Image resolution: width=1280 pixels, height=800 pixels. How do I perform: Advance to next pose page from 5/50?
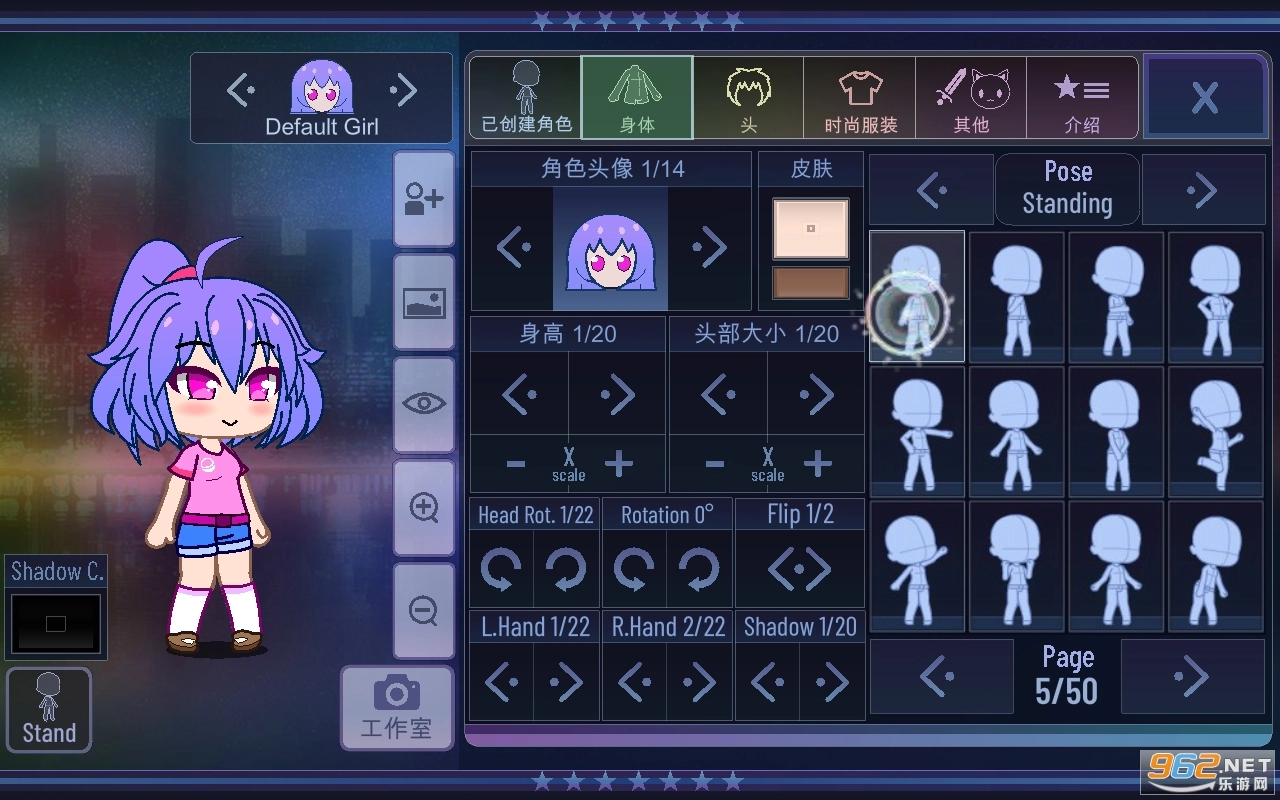click(x=1191, y=677)
